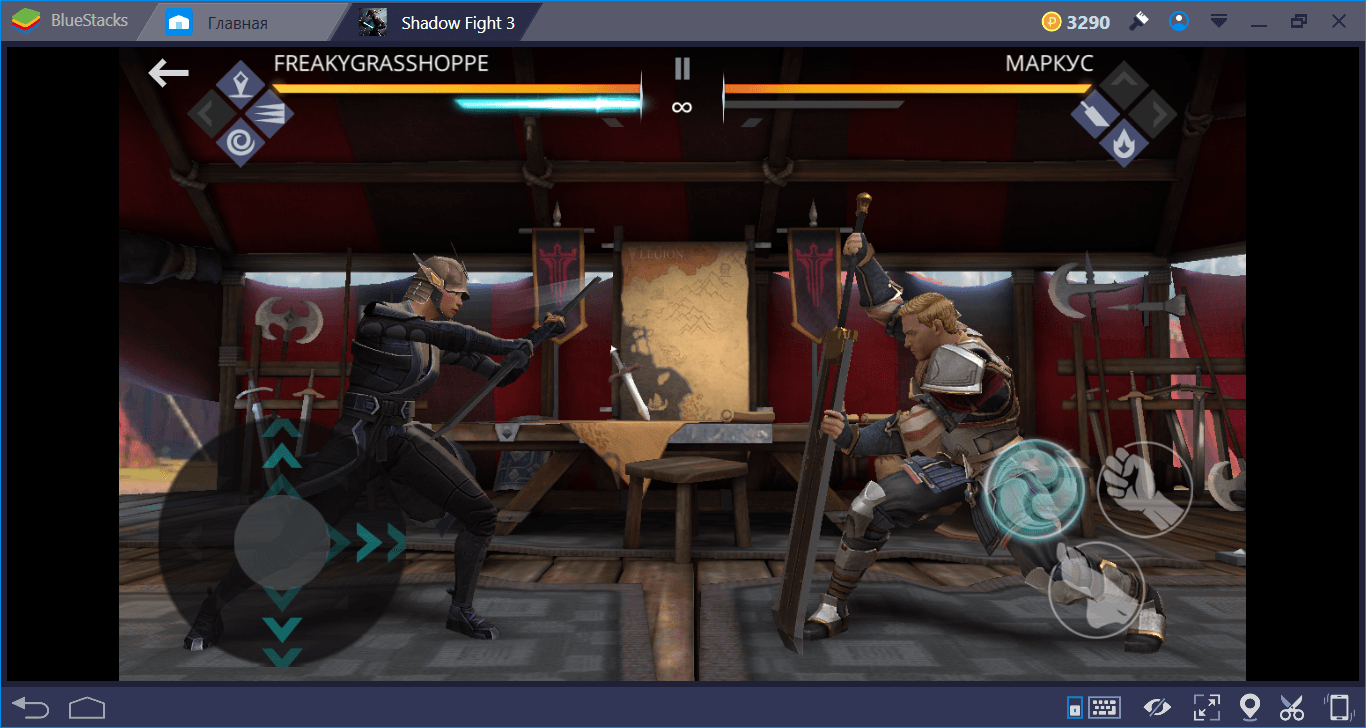Pause the fight
This screenshot has height=728, width=1366.
click(x=682, y=68)
